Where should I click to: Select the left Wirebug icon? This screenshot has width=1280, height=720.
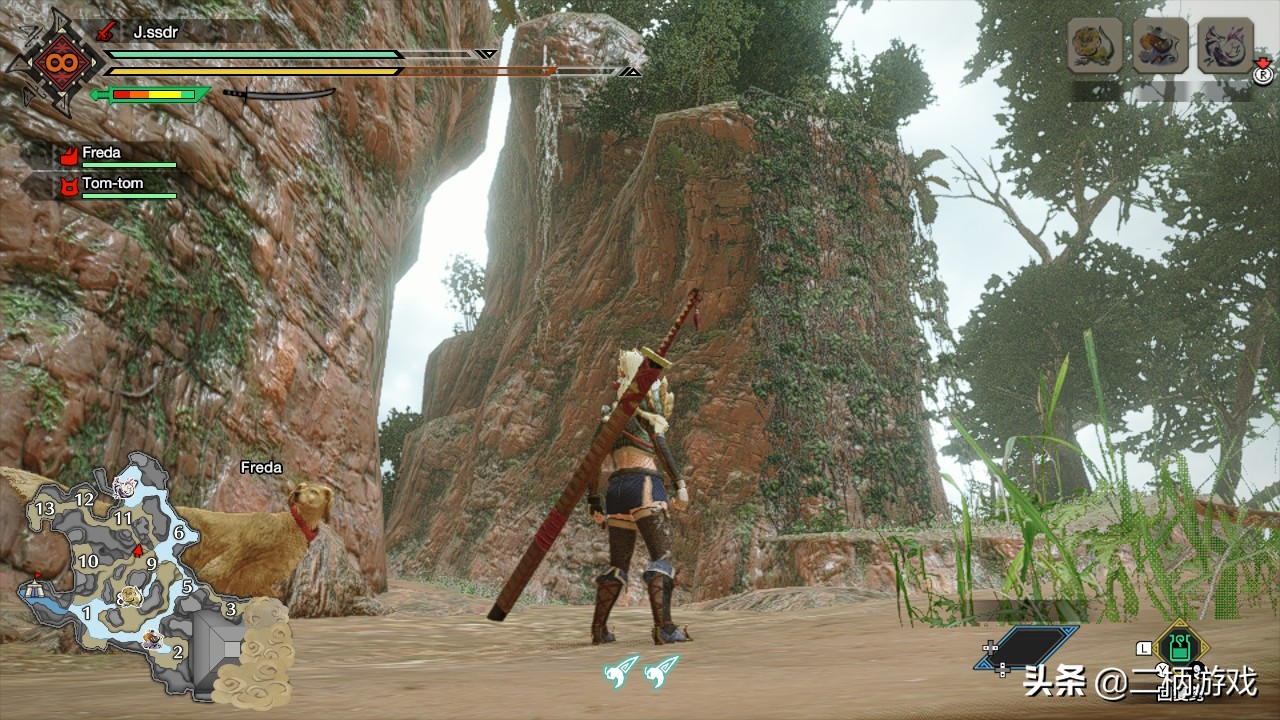(620, 670)
